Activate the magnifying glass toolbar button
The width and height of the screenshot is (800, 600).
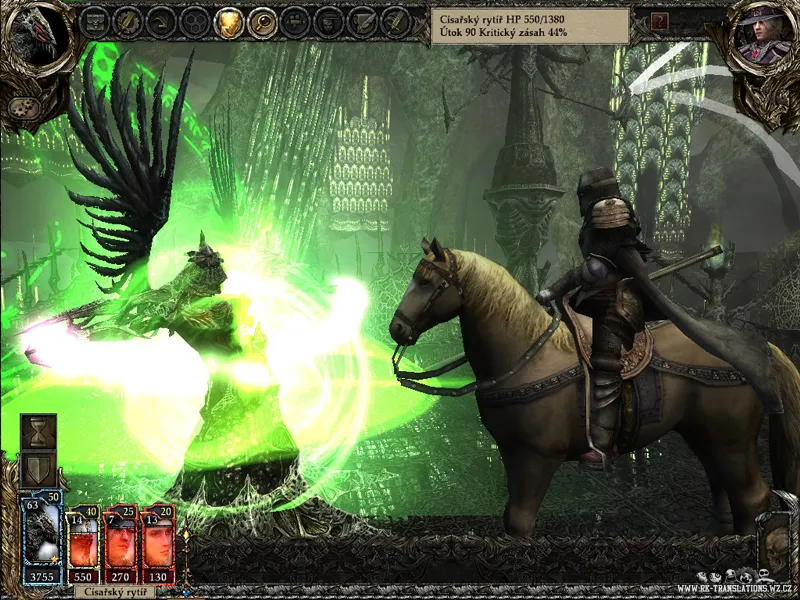click(x=262, y=22)
